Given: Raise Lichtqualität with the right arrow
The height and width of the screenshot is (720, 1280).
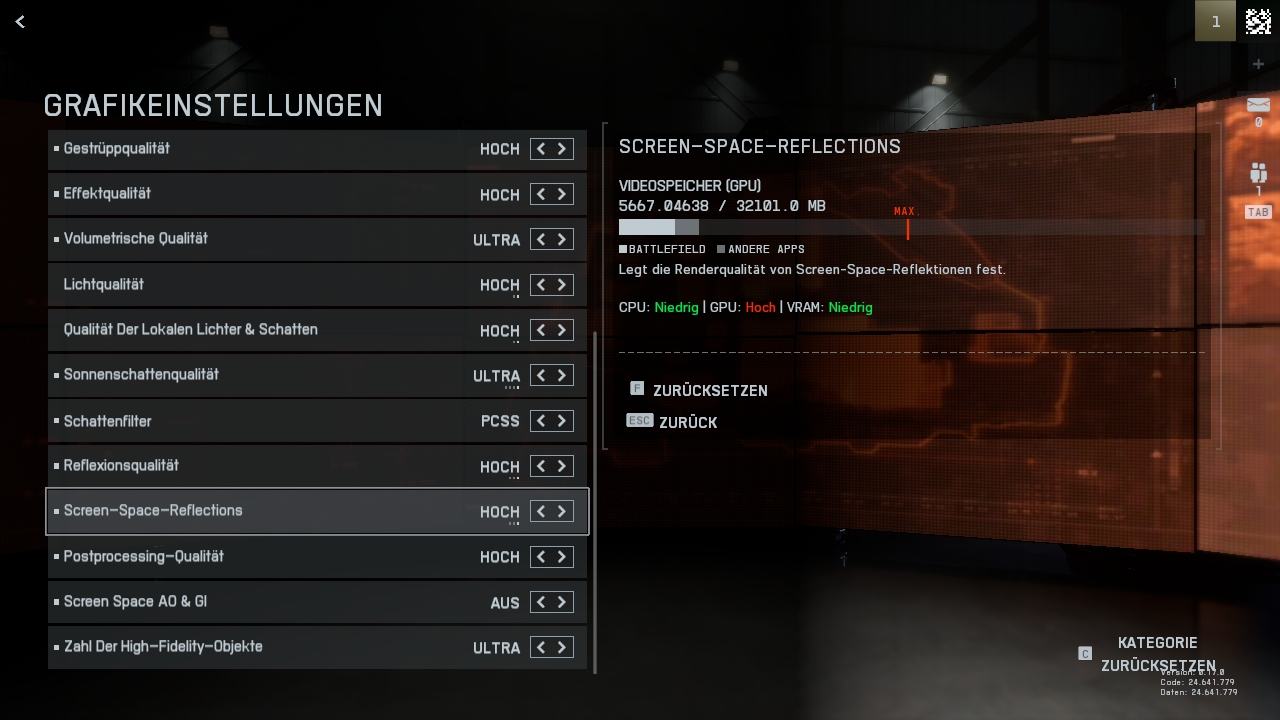Looking at the screenshot, I should pos(562,285).
